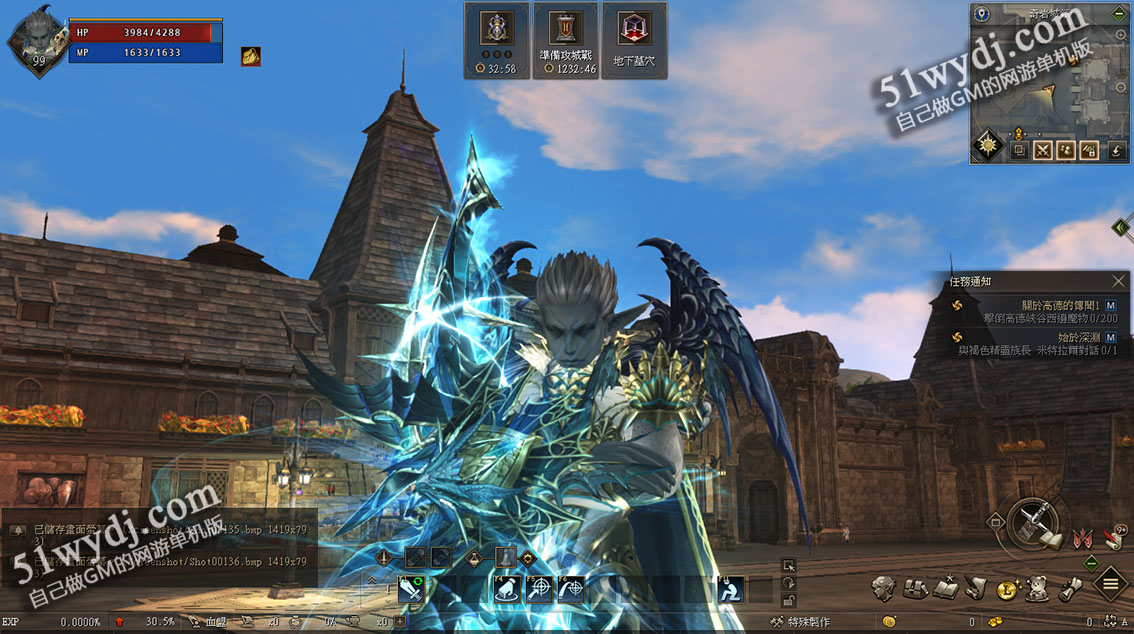This screenshot has height=634, width=1134.
Task: Open the gold L coin shop icon
Action: click(x=1007, y=590)
